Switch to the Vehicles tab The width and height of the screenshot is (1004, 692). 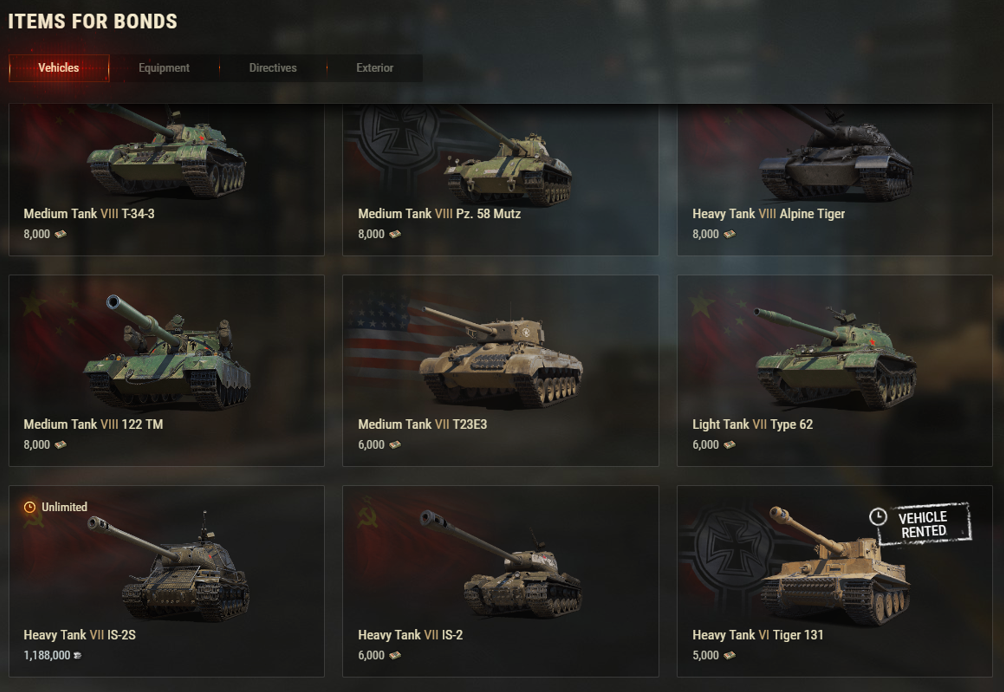pyautogui.click(x=59, y=68)
